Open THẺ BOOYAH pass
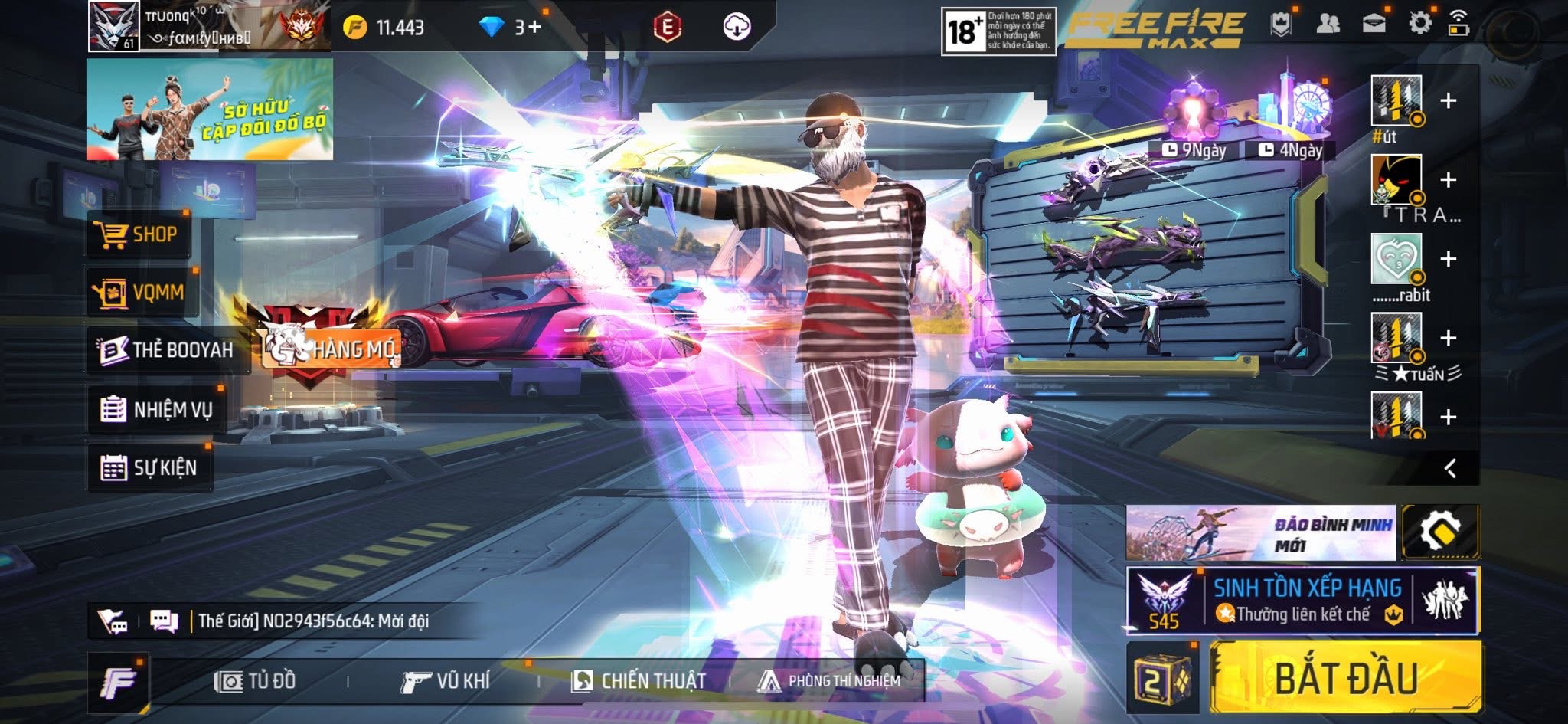This screenshot has width=1568, height=724. pyautogui.click(x=167, y=350)
